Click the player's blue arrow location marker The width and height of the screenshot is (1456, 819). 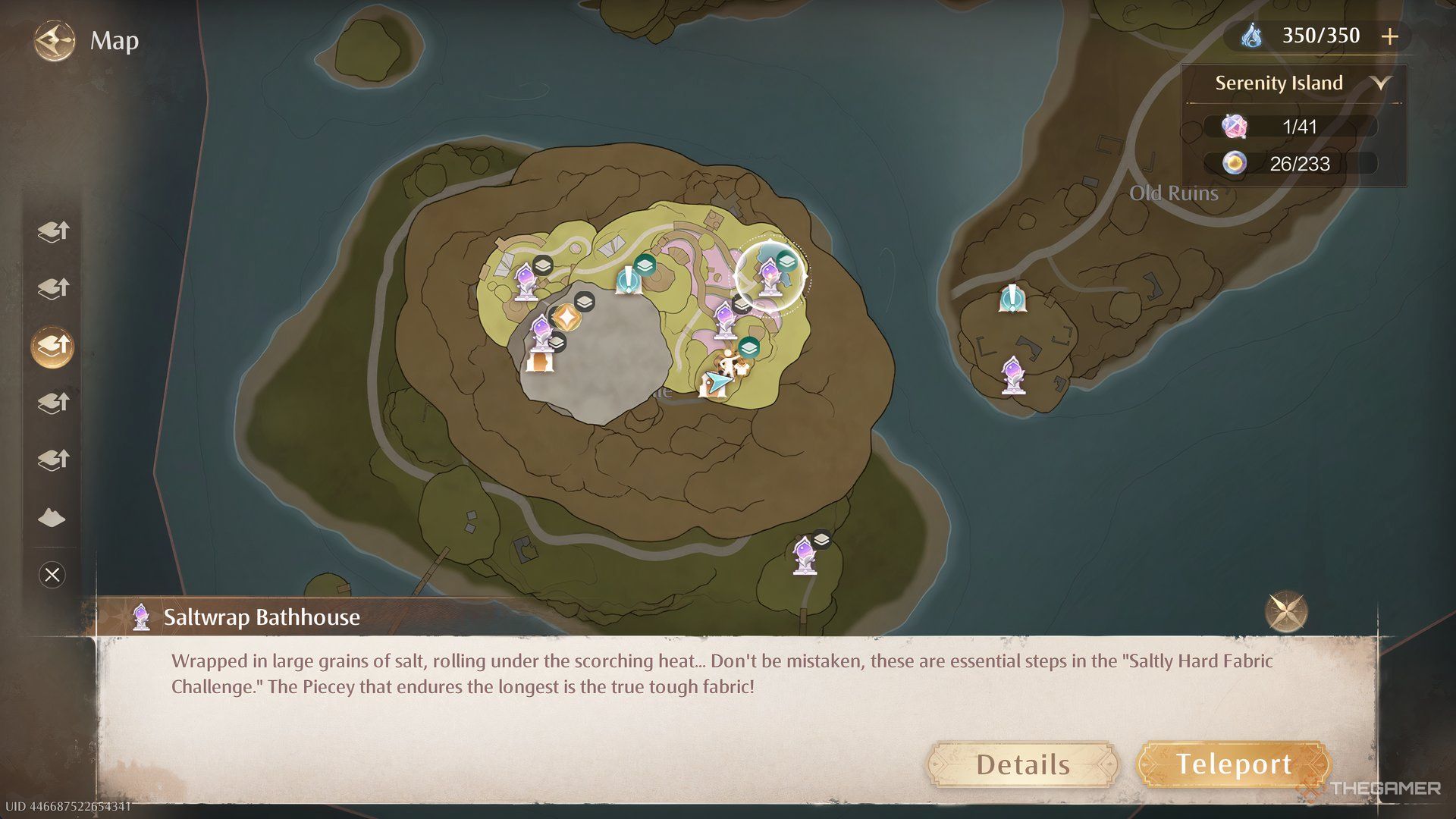(x=716, y=381)
